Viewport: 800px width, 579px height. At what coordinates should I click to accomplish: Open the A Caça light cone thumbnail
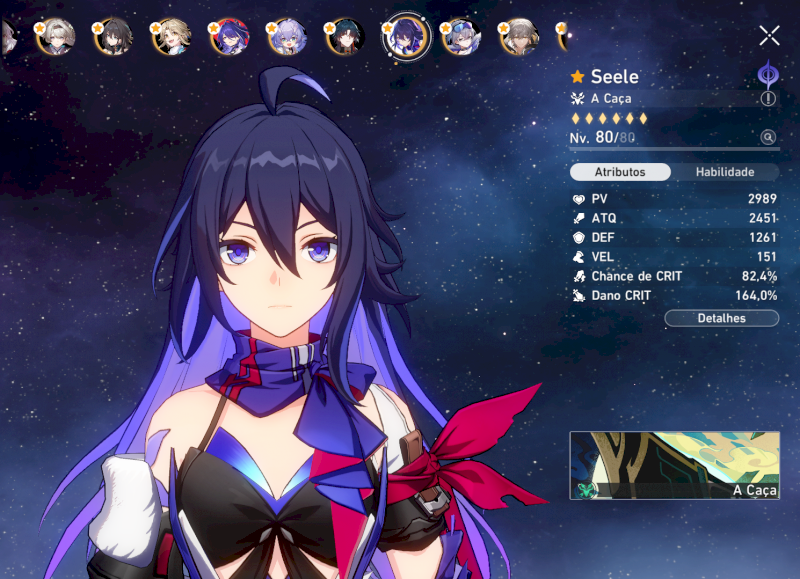click(674, 465)
